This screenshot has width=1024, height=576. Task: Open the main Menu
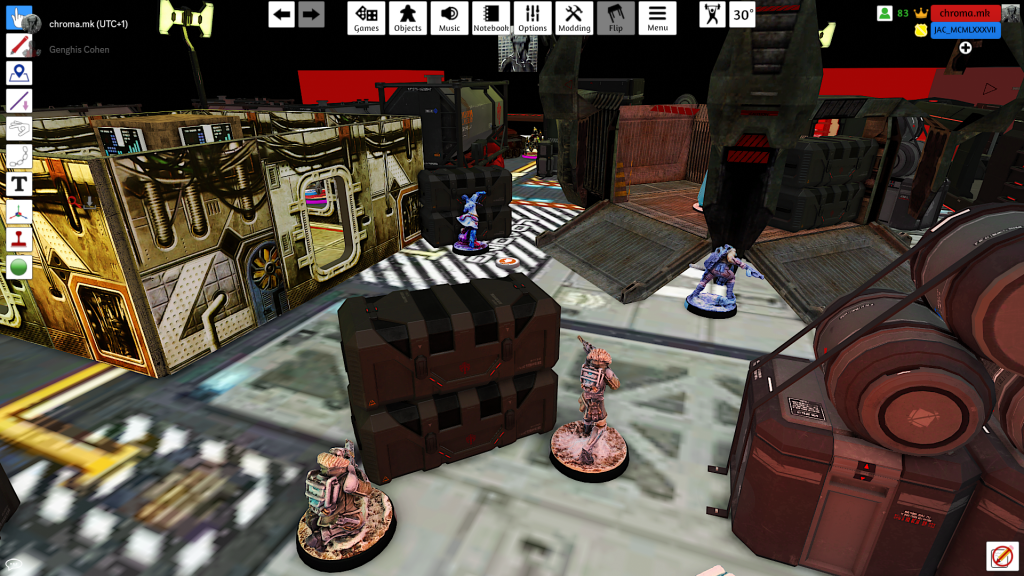click(x=657, y=17)
